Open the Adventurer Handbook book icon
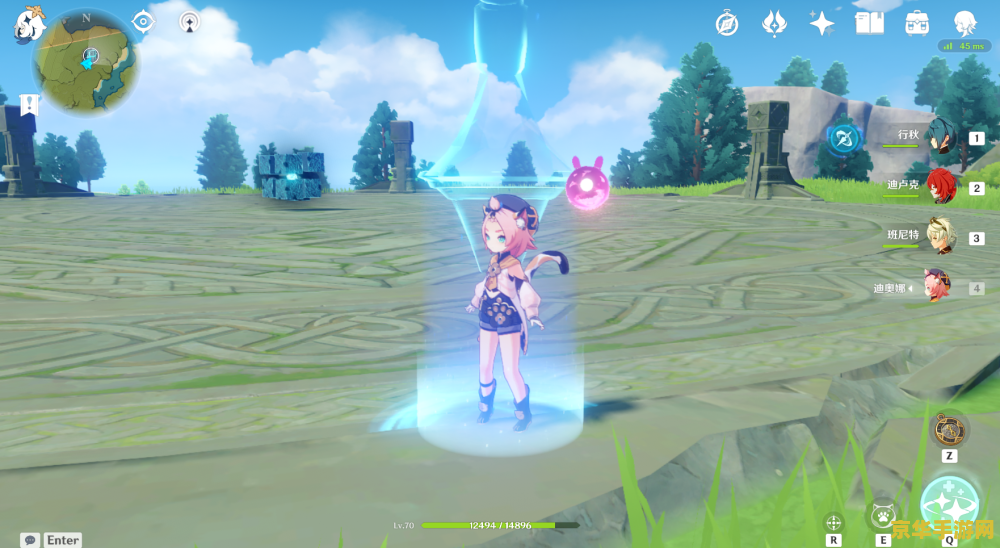The image size is (1000, 548). tap(869, 23)
